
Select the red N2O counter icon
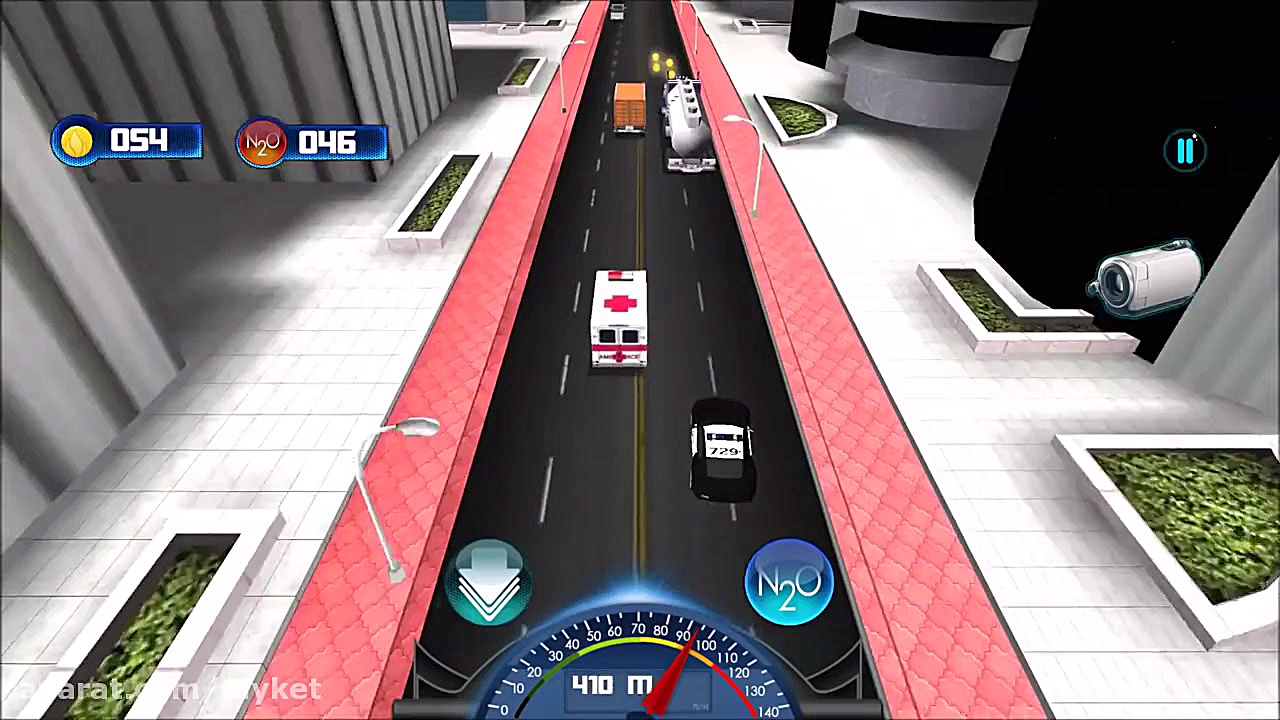[x=261, y=142]
